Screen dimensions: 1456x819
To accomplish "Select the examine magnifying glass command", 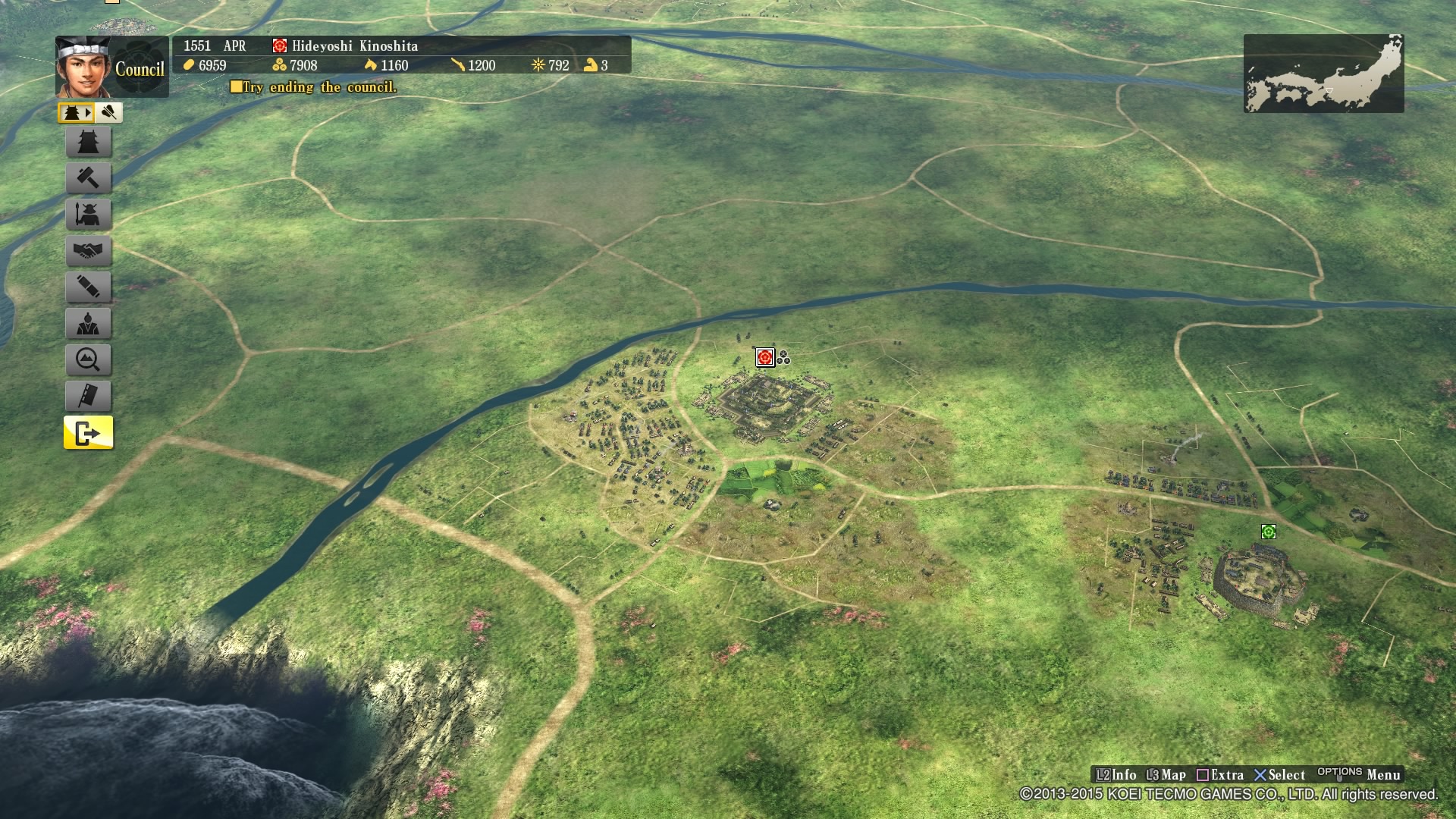I will [x=89, y=360].
